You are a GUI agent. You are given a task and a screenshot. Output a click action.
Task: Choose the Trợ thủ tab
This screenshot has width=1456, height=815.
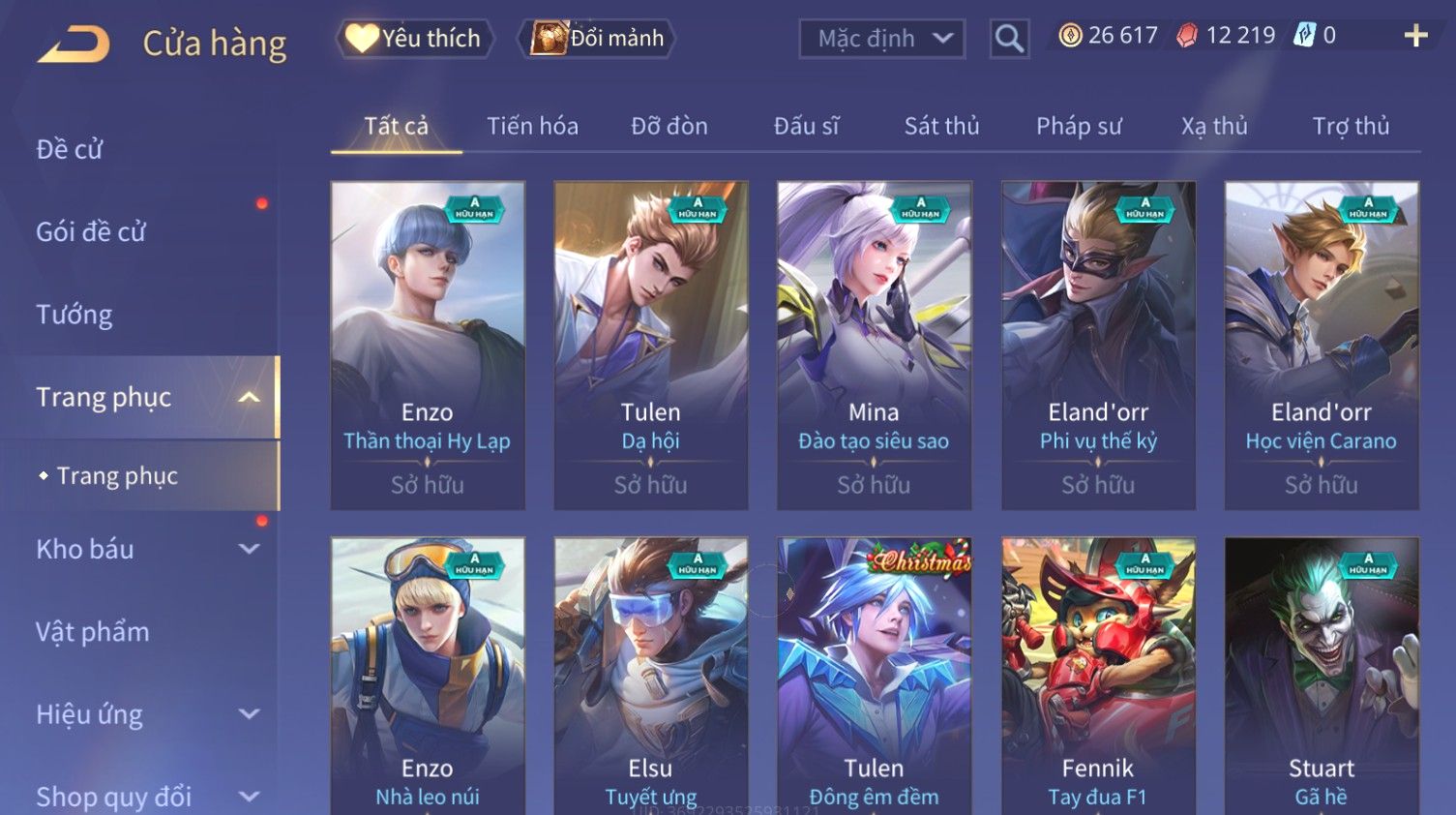click(x=1351, y=126)
